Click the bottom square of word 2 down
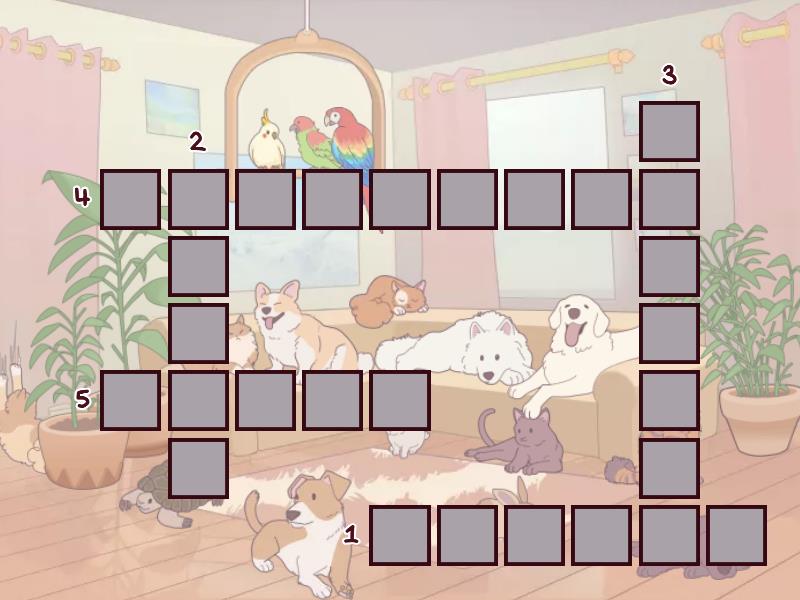 click(x=198, y=468)
